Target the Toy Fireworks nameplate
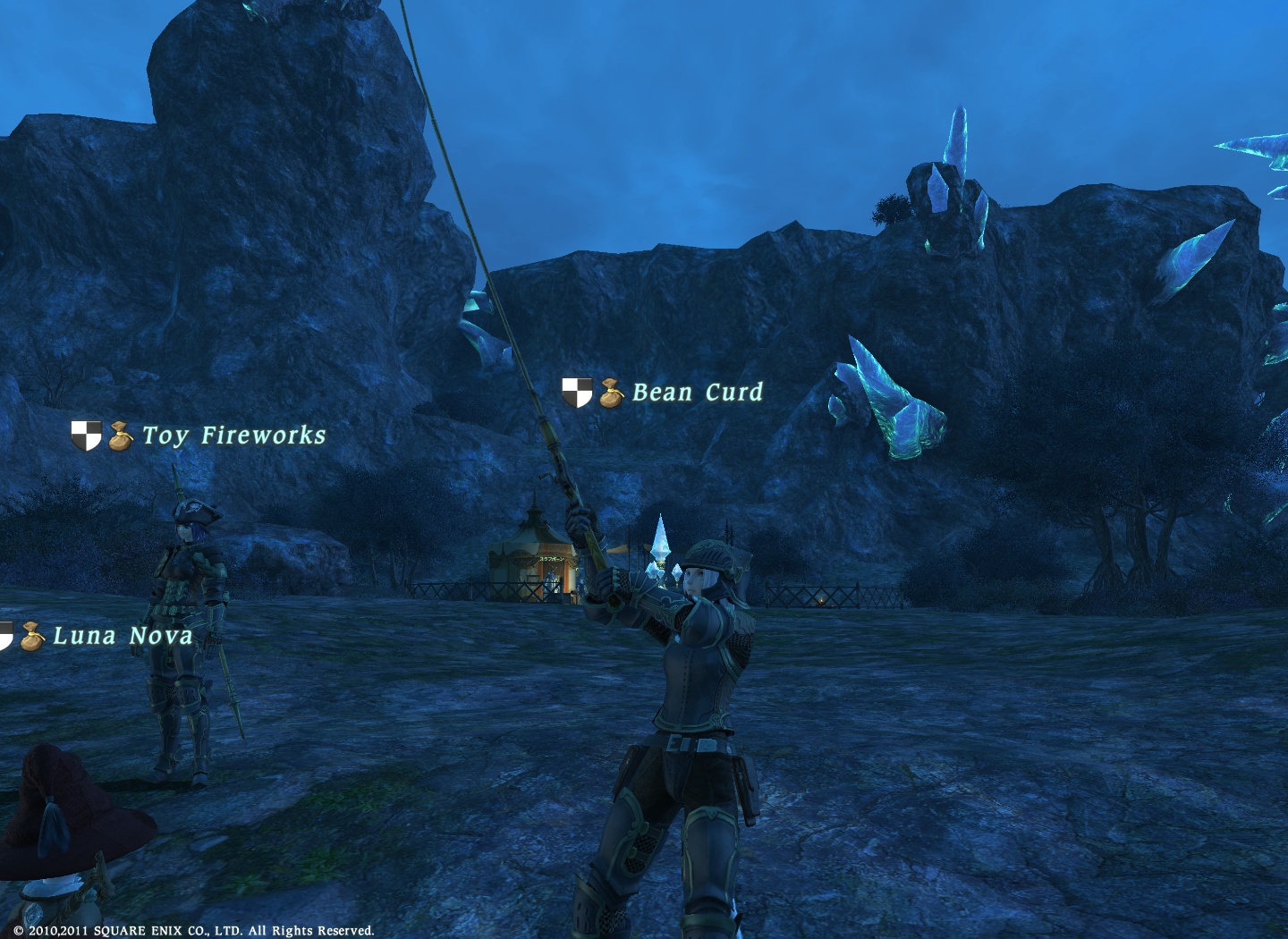This screenshot has width=1288, height=939. point(233,436)
